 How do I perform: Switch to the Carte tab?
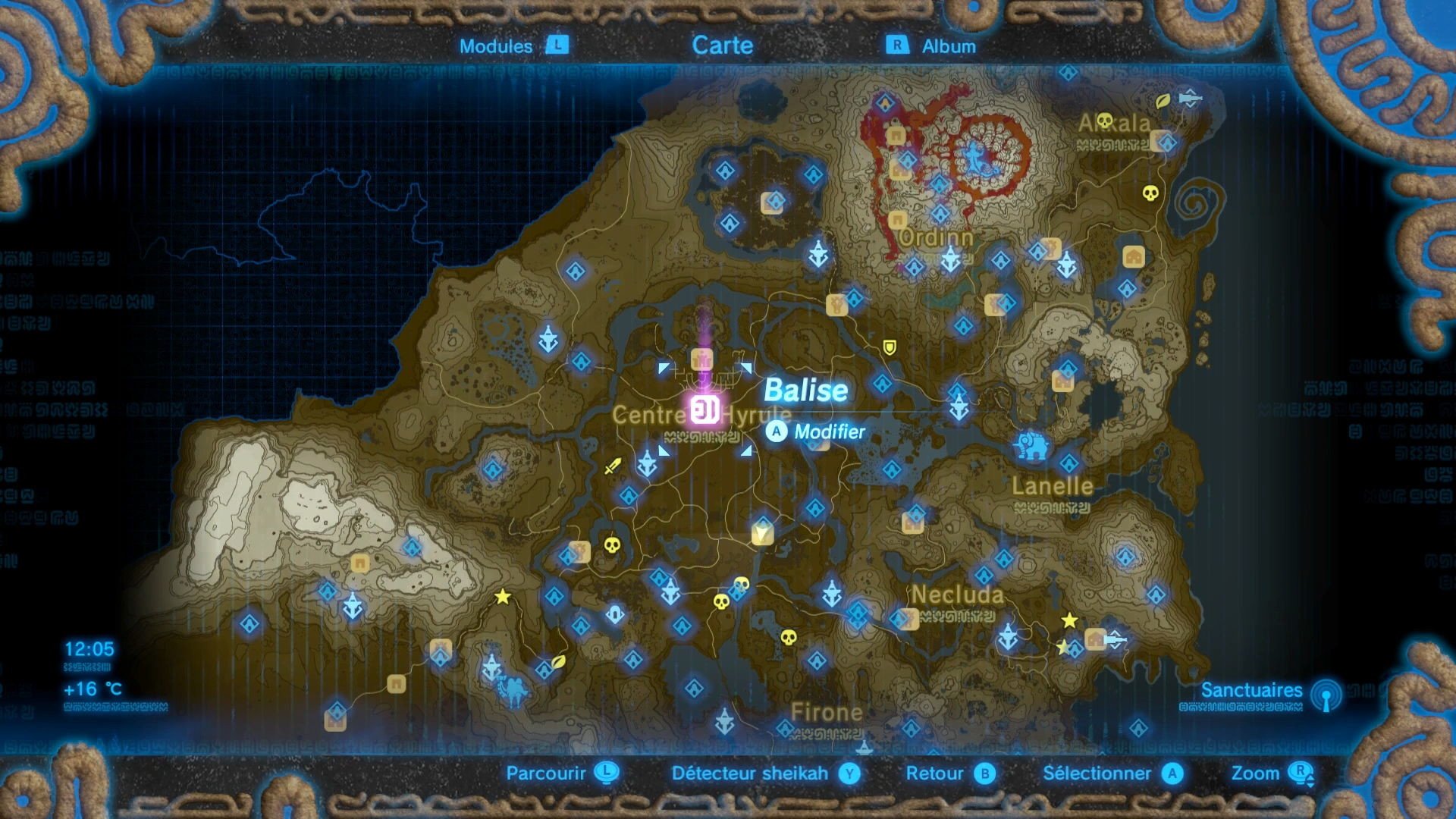[723, 45]
